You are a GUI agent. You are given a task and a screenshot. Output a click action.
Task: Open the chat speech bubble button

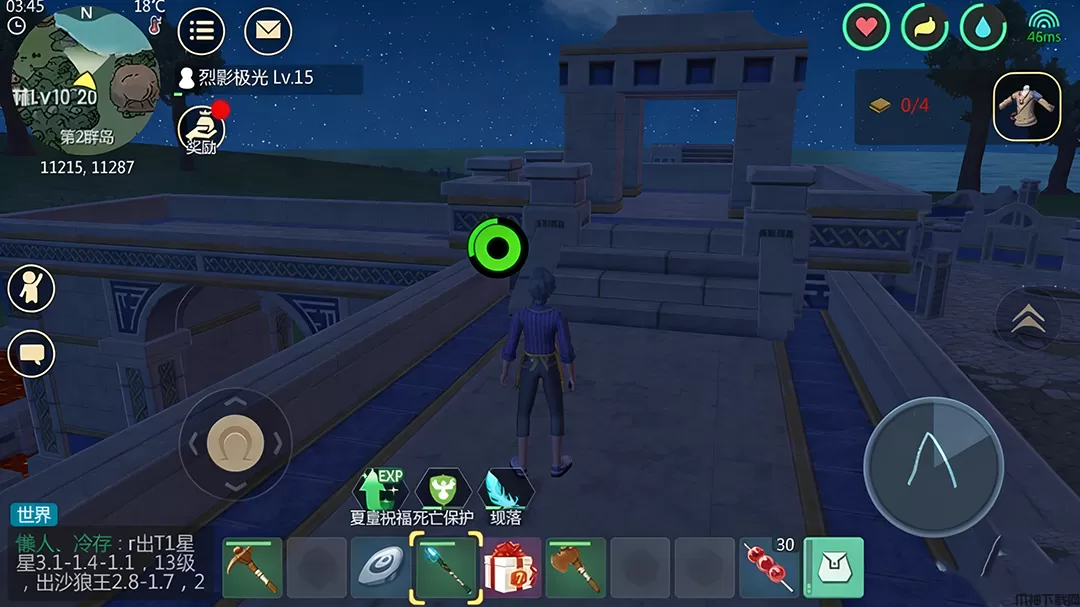point(31,354)
